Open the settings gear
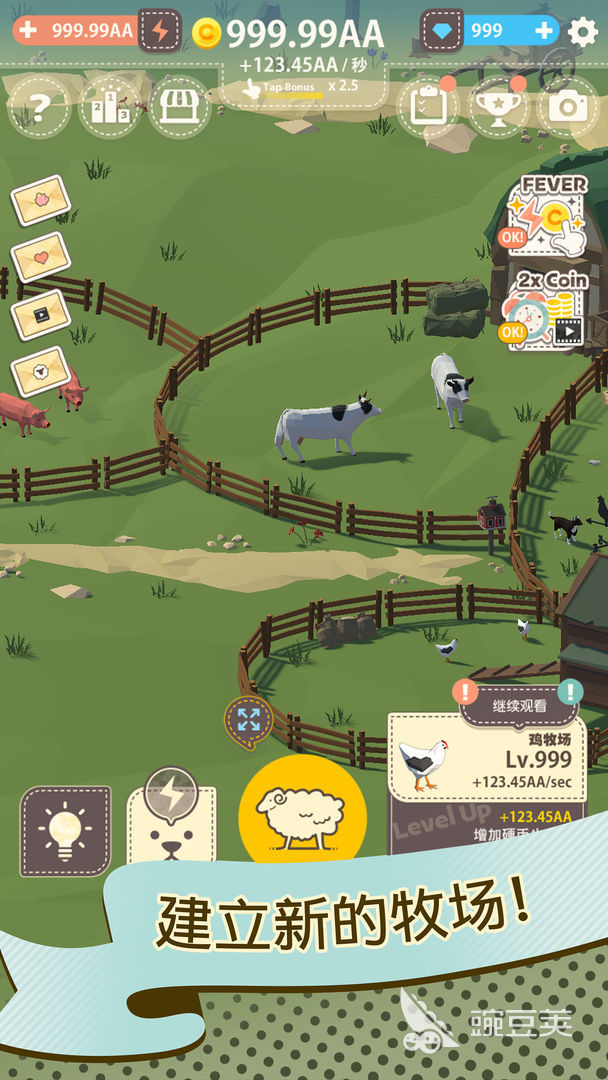Viewport: 608px width, 1080px height. [583, 31]
